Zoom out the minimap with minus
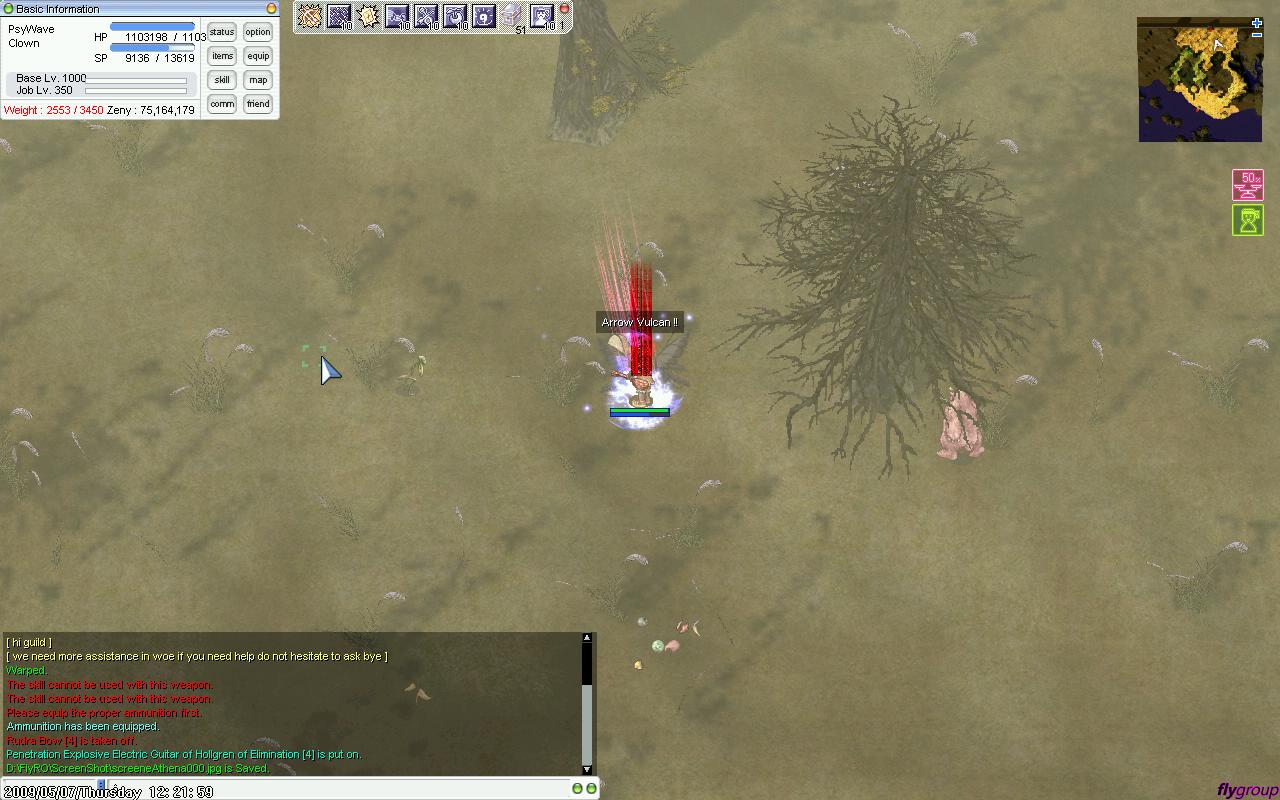 coord(1257,36)
